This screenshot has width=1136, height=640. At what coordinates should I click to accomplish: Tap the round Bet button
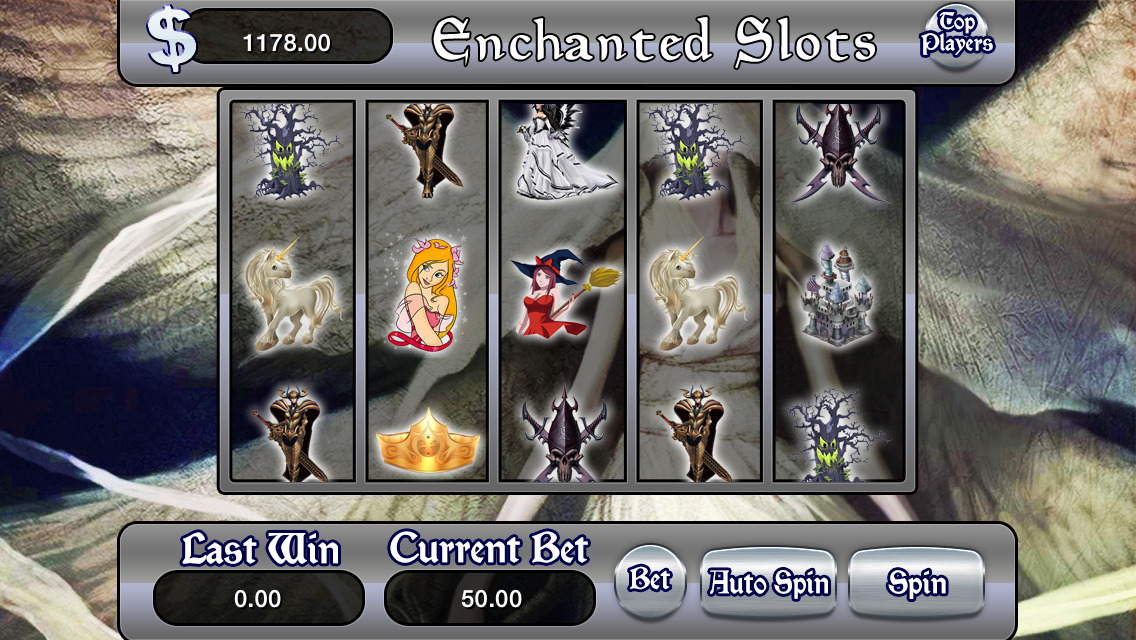coord(650,580)
